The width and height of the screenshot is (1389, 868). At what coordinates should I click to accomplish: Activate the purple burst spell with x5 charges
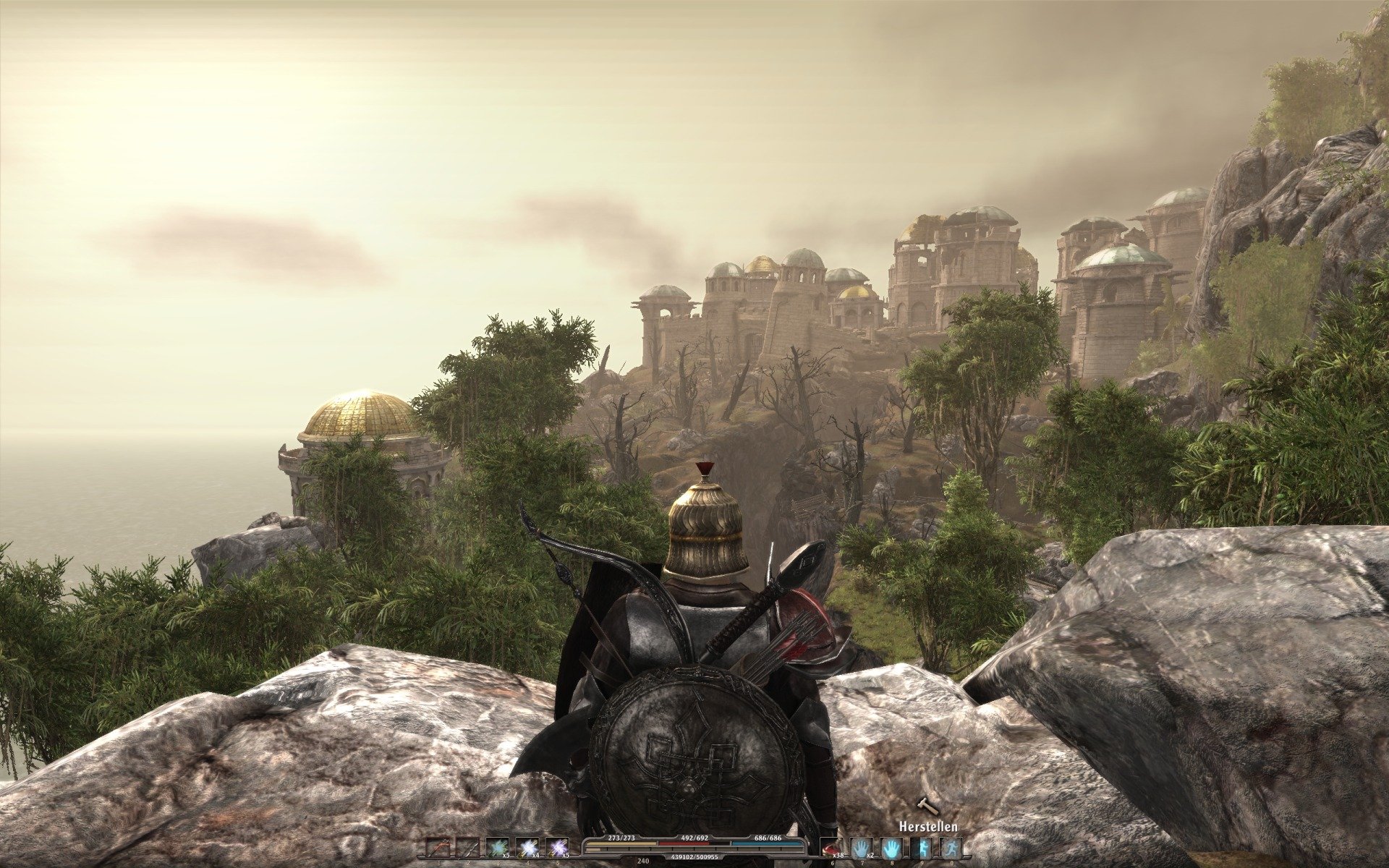coord(557,847)
